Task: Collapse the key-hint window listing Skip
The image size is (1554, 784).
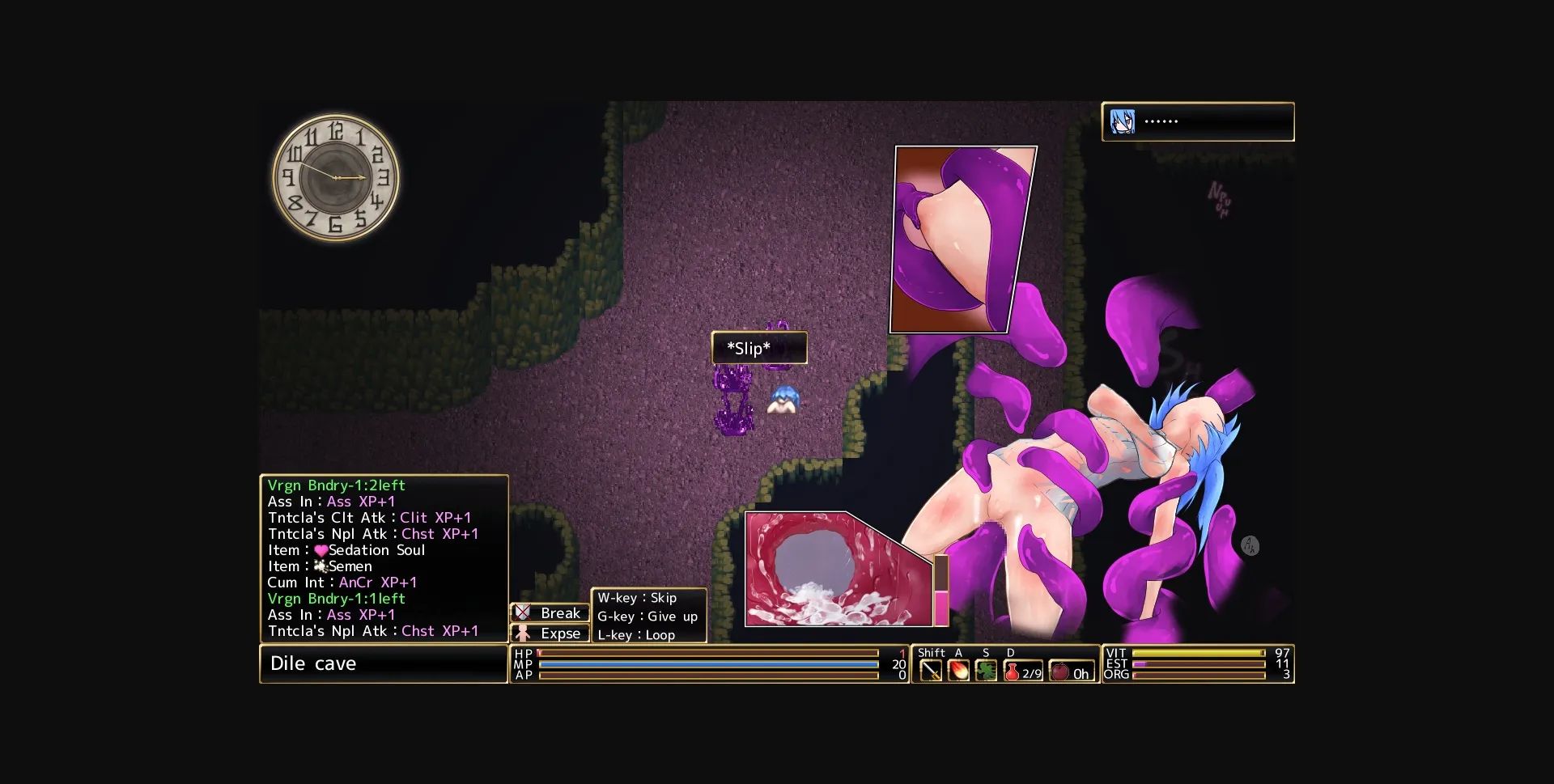Action: (647, 617)
